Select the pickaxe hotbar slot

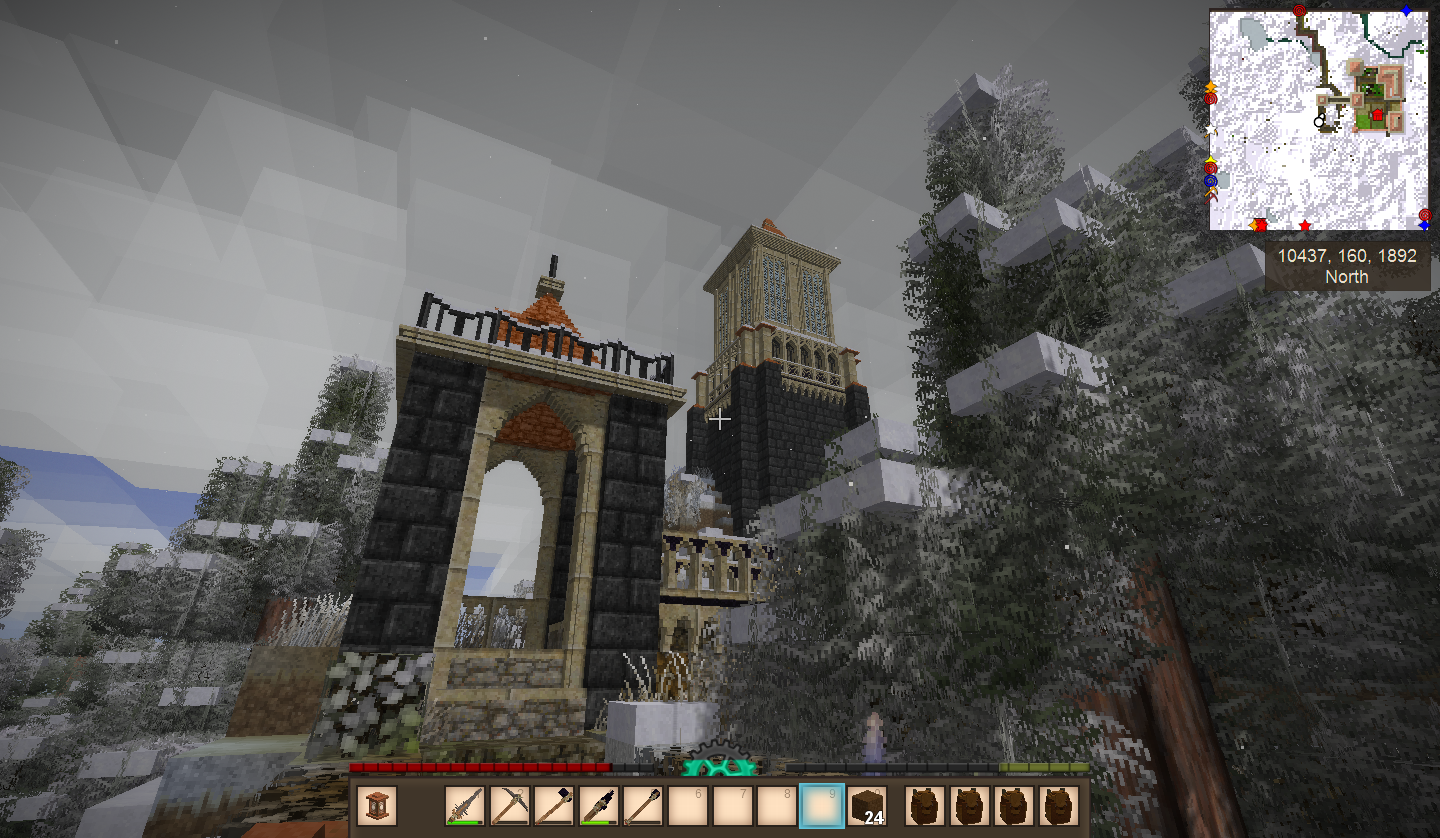point(509,807)
